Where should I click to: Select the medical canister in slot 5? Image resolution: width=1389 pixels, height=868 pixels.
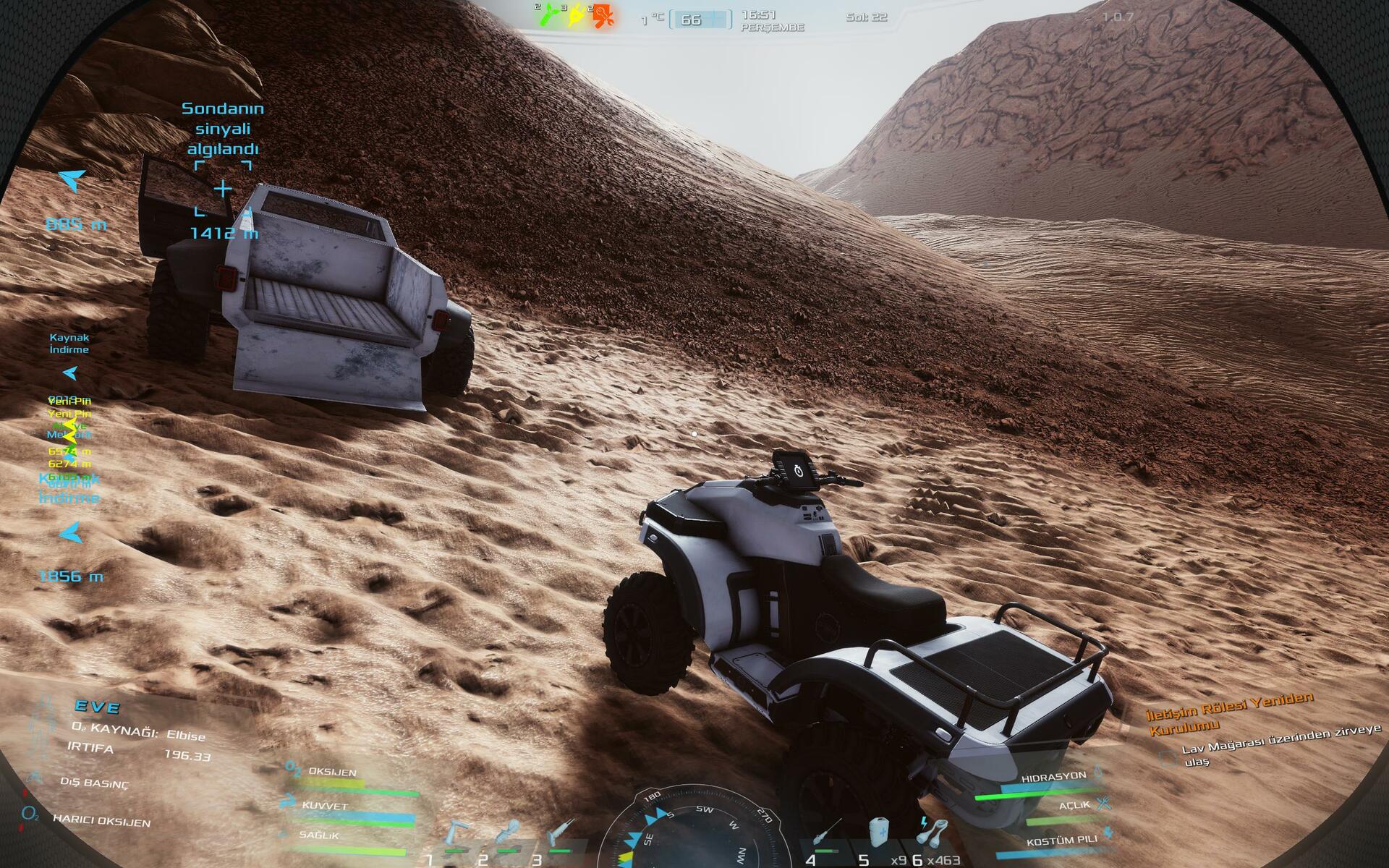coord(878,832)
